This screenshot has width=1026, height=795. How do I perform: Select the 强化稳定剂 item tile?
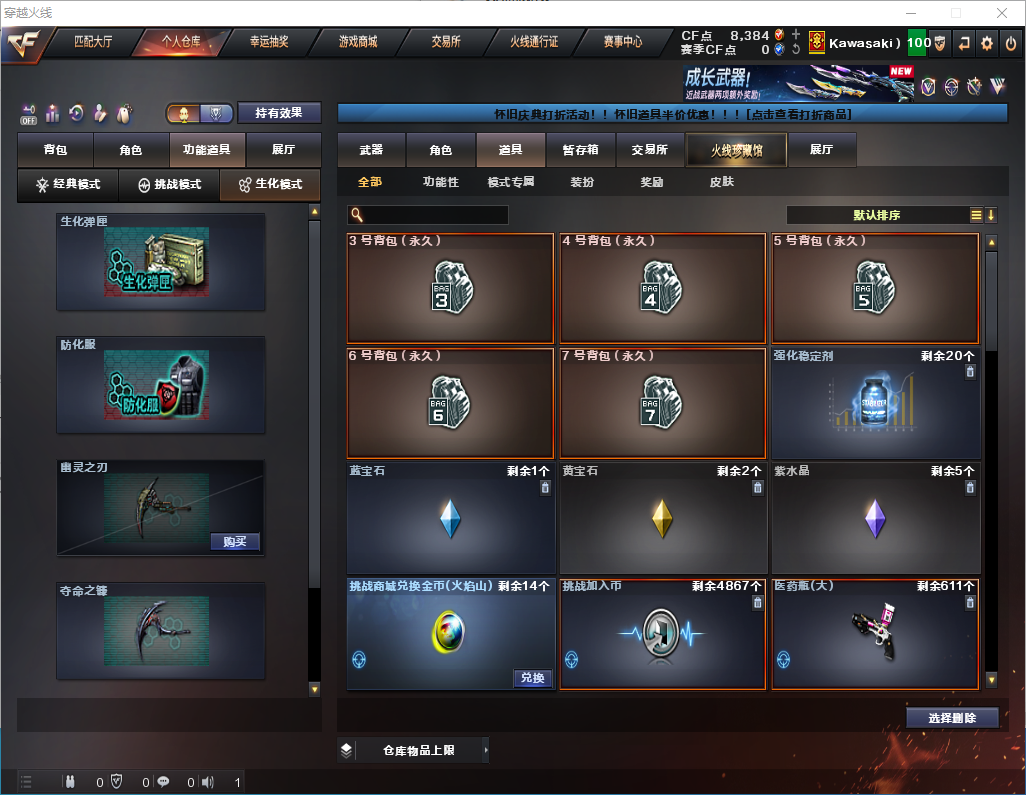875,403
